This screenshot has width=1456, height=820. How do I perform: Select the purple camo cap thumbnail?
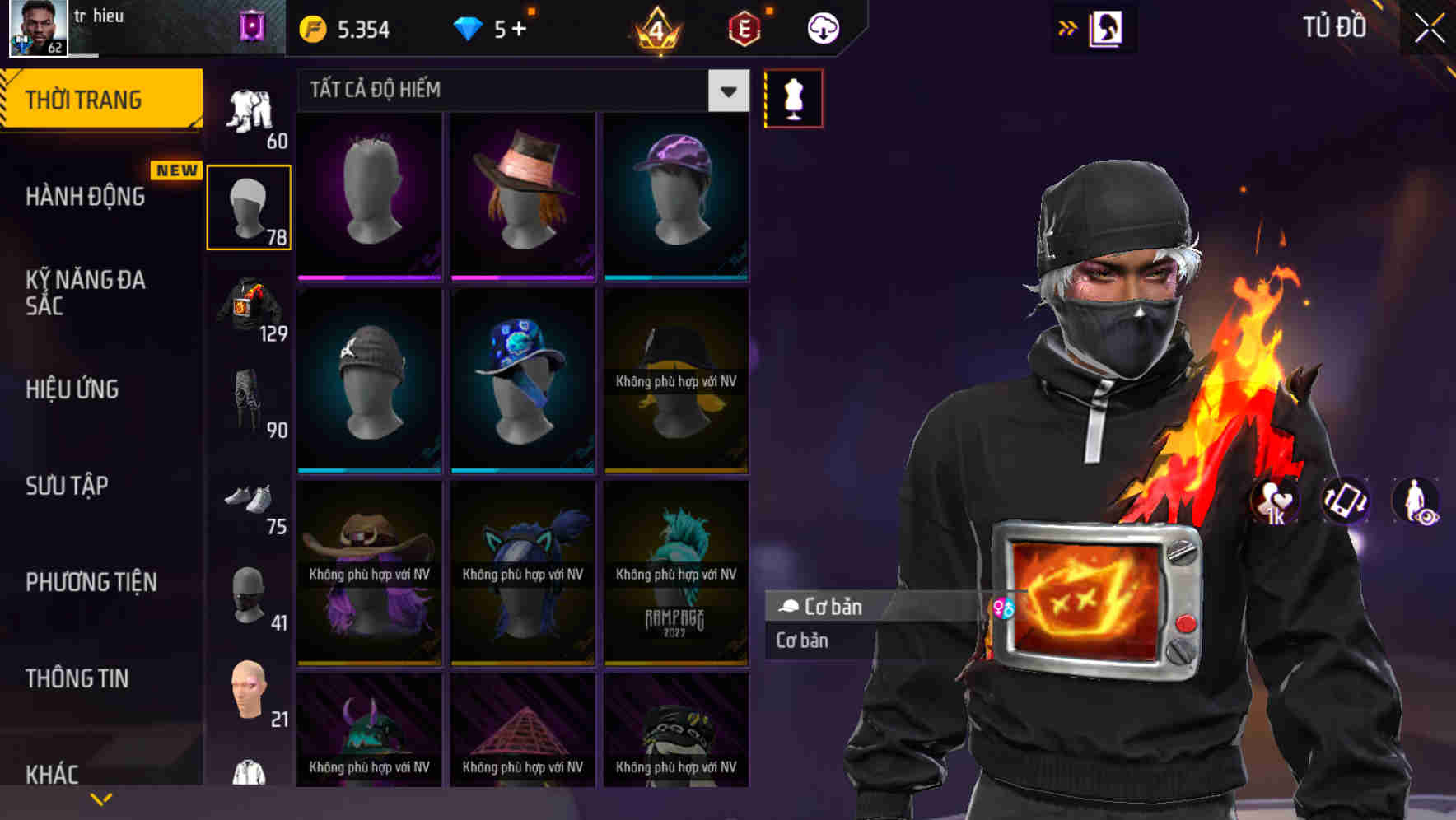coord(675,195)
